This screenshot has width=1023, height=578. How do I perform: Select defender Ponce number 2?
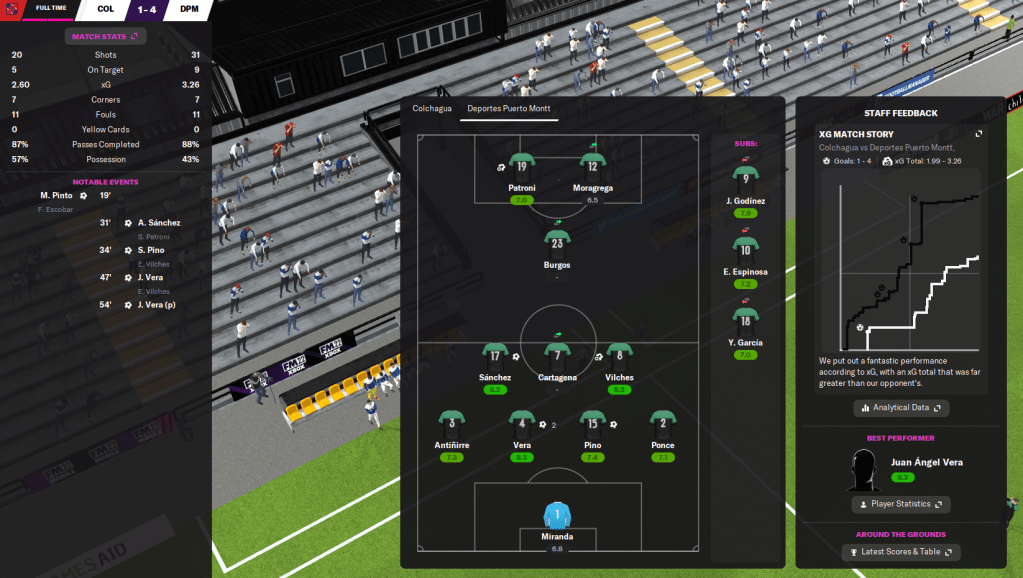click(x=662, y=422)
